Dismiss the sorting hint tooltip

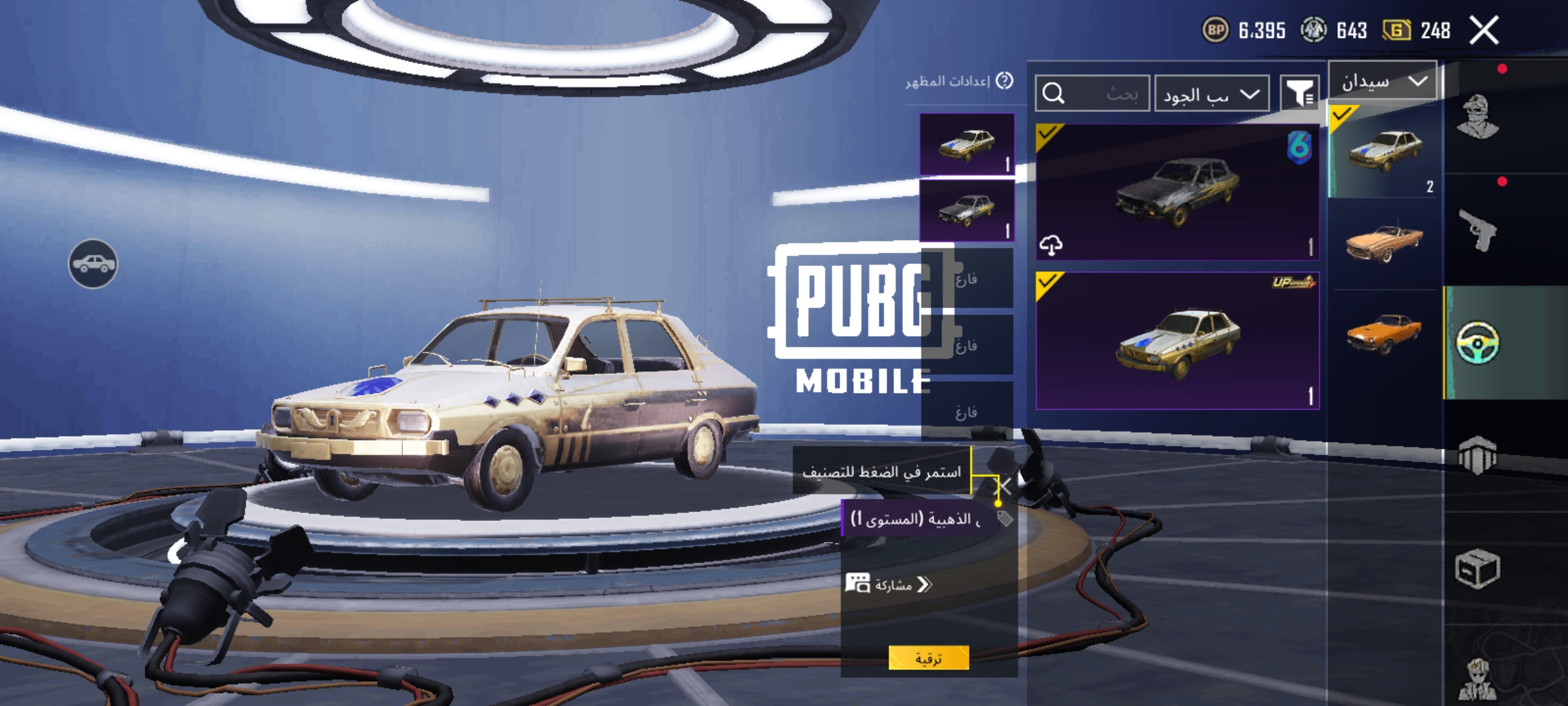coord(1004,486)
